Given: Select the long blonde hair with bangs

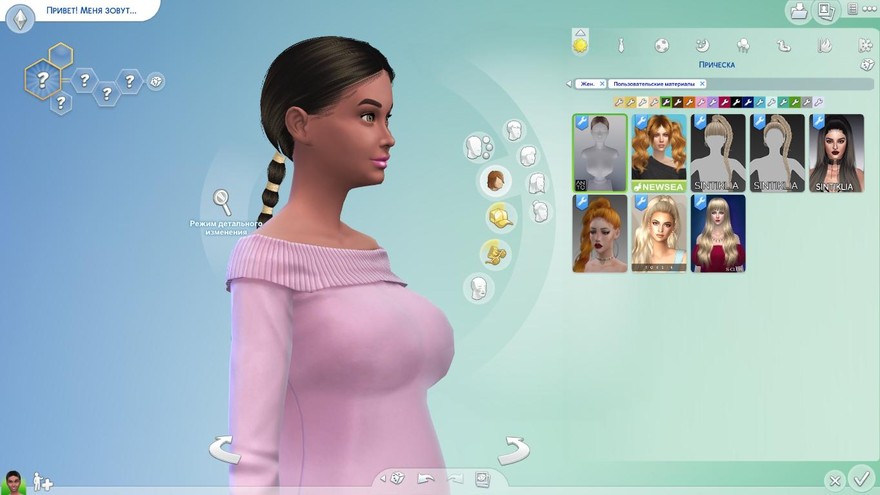Looking at the screenshot, I should 718,232.
